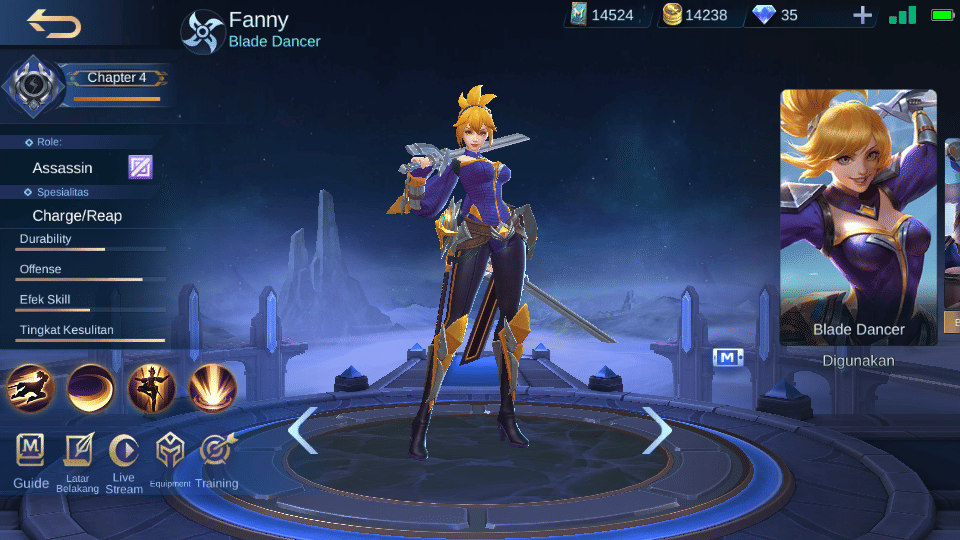Screen dimensions: 960x540
Task: Click Fanny's shuriken hero emblem
Action: click(201, 31)
